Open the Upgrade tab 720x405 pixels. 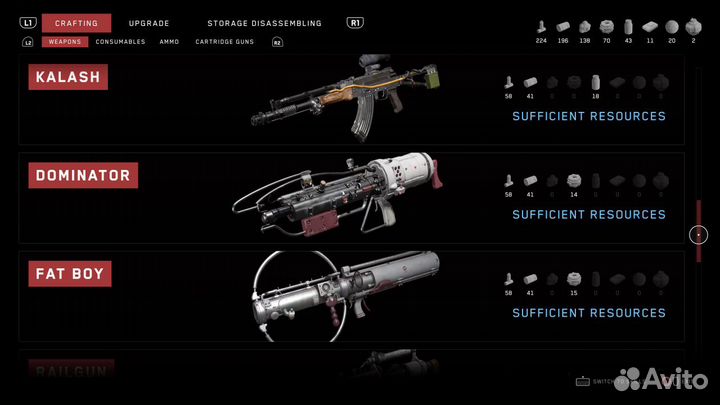pyautogui.click(x=149, y=23)
